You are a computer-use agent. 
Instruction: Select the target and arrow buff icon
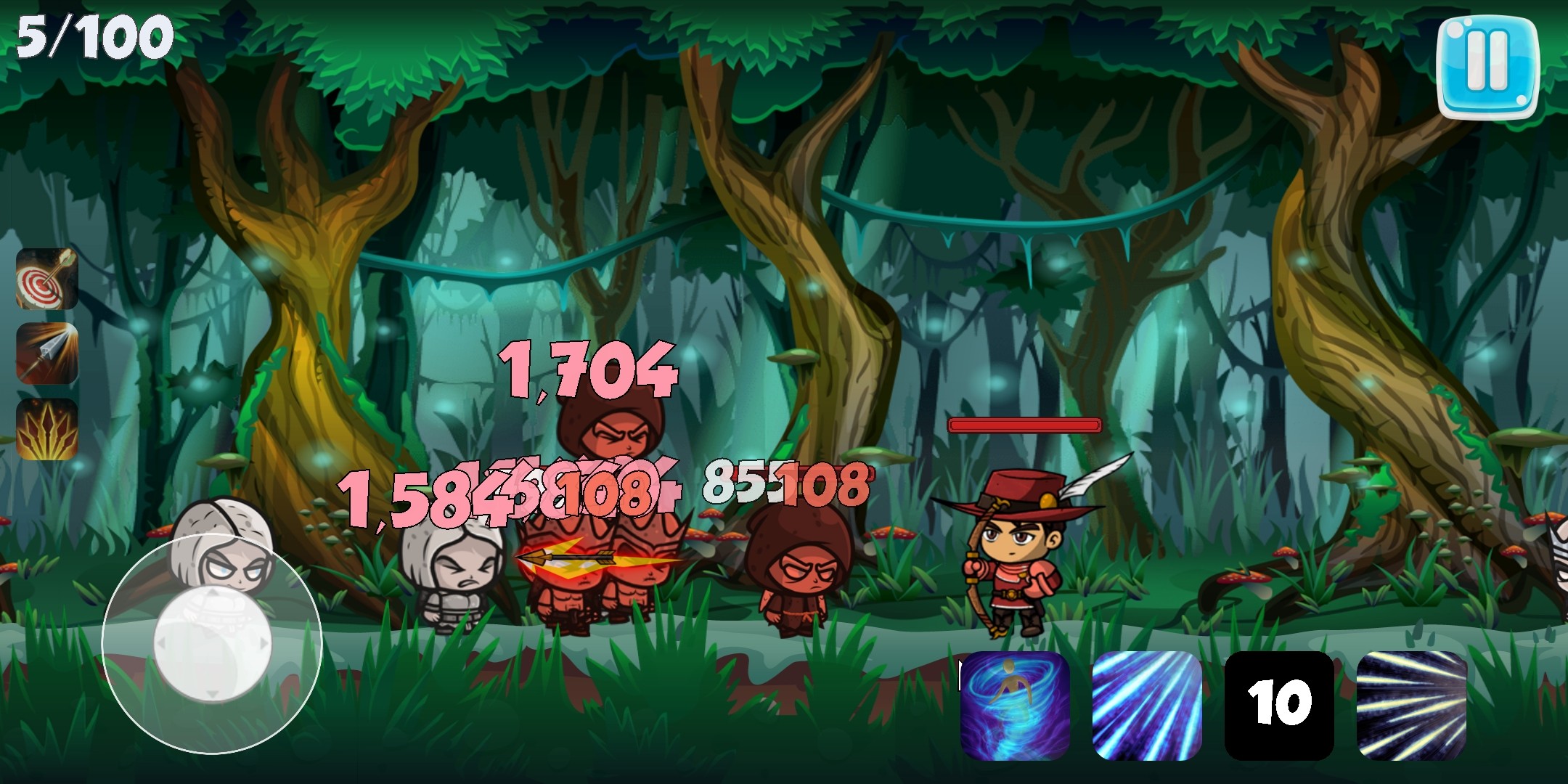(47, 279)
